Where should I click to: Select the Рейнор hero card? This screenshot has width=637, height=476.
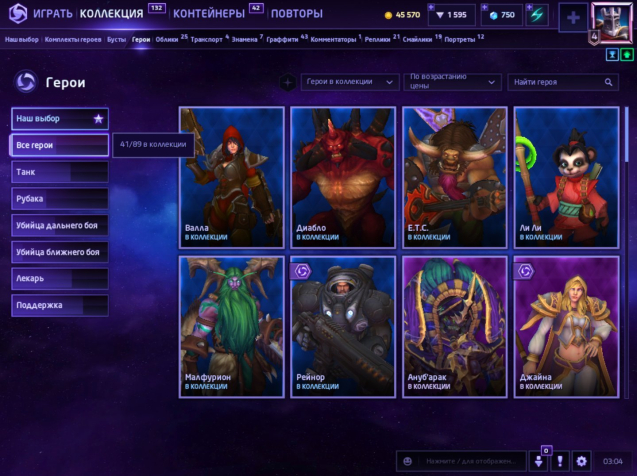click(341, 327)
